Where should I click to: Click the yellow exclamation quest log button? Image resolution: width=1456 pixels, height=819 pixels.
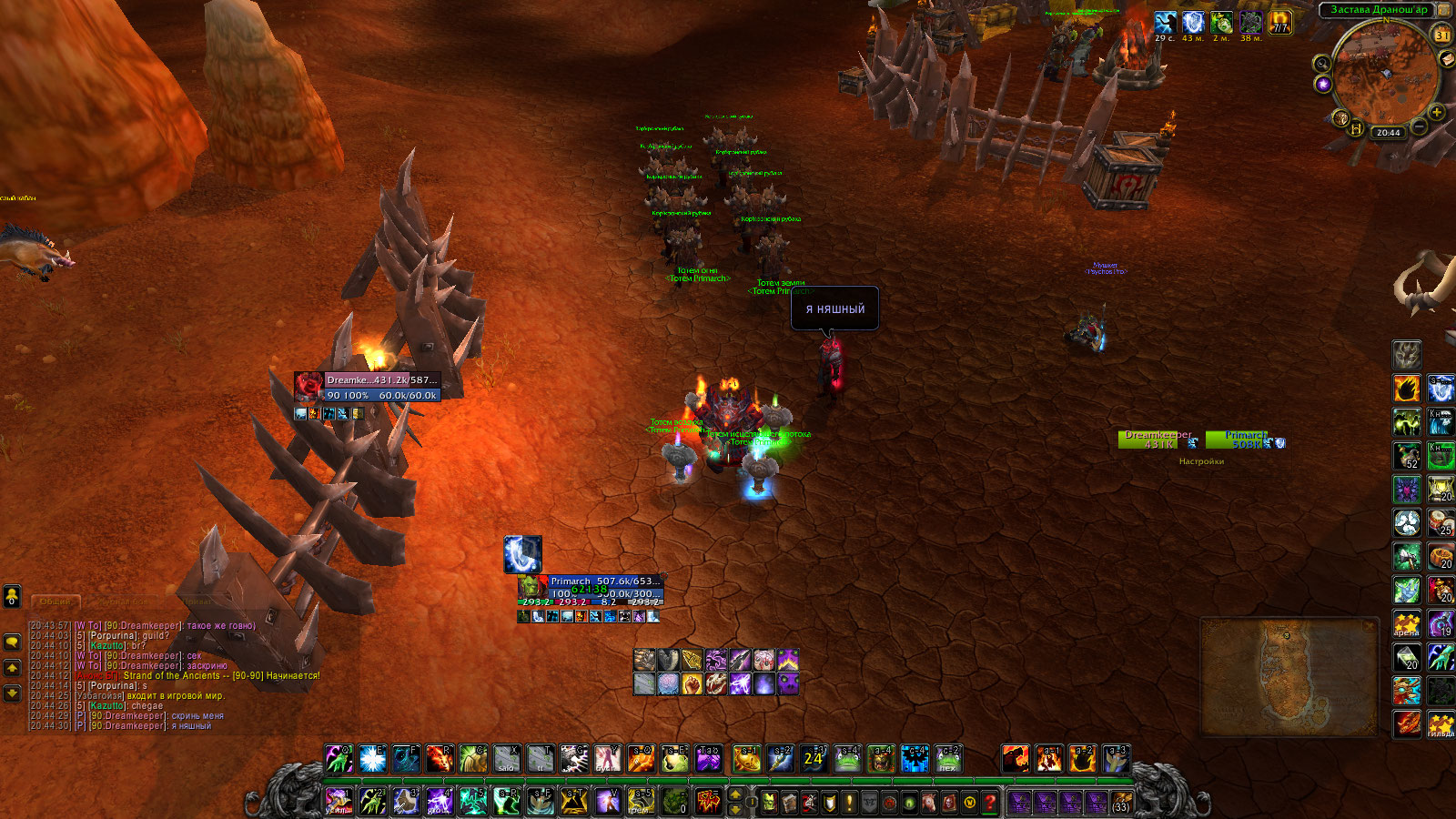[x=849, y=803]
